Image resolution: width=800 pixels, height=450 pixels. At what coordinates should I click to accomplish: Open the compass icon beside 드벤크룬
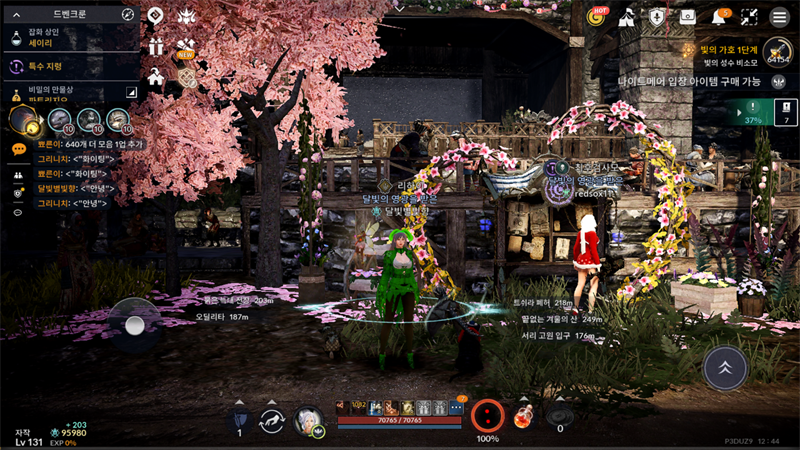point(128,15)
